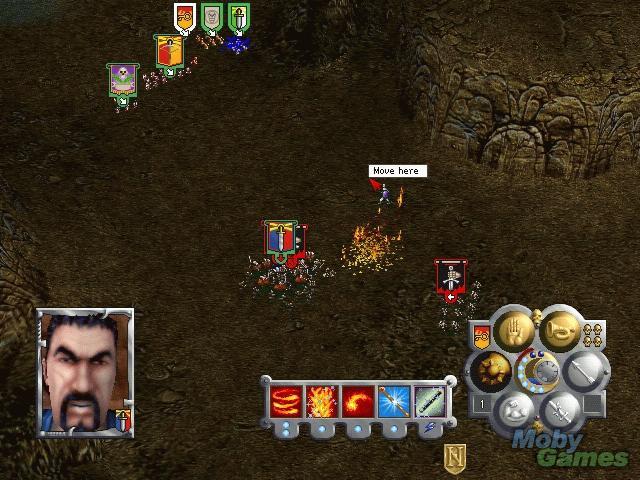The width and height of the screenshot is (640, 480).
Task: Select the dark staff magic item
Action: [x=430, y=402]
